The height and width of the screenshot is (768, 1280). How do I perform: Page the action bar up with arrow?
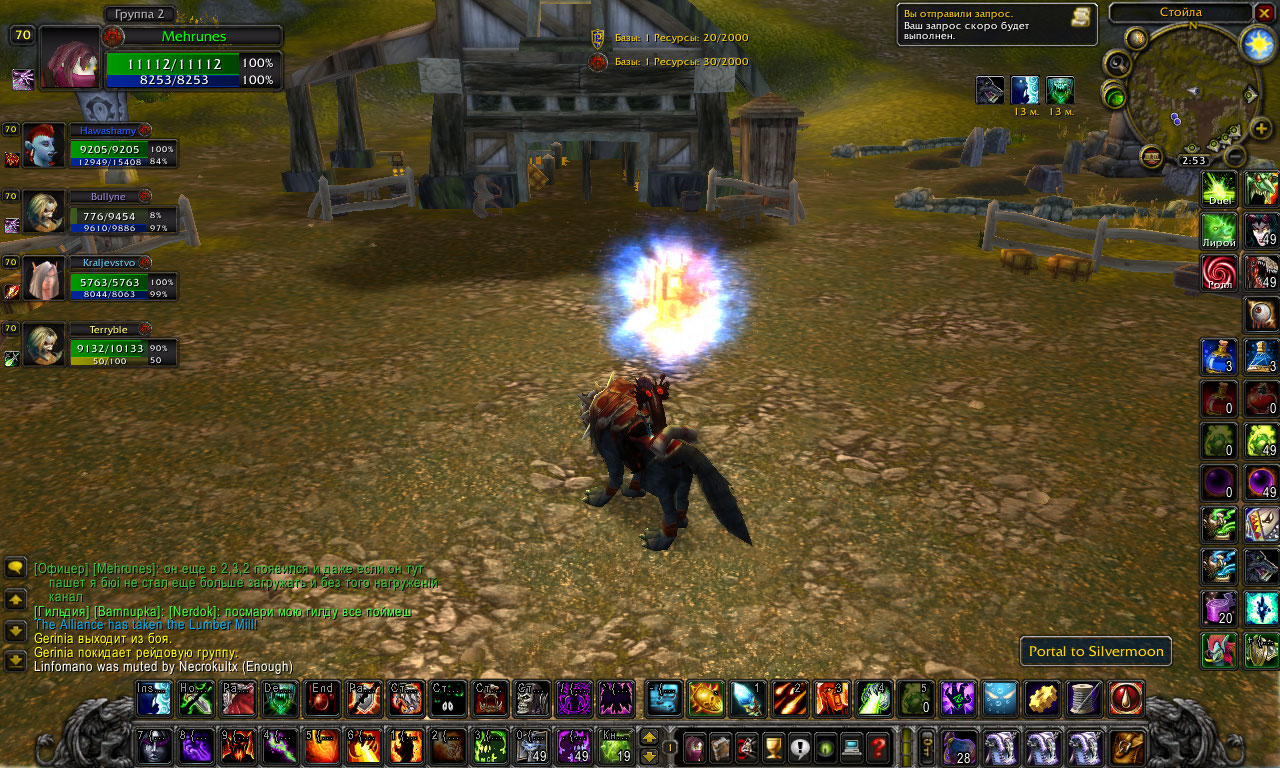649,738
